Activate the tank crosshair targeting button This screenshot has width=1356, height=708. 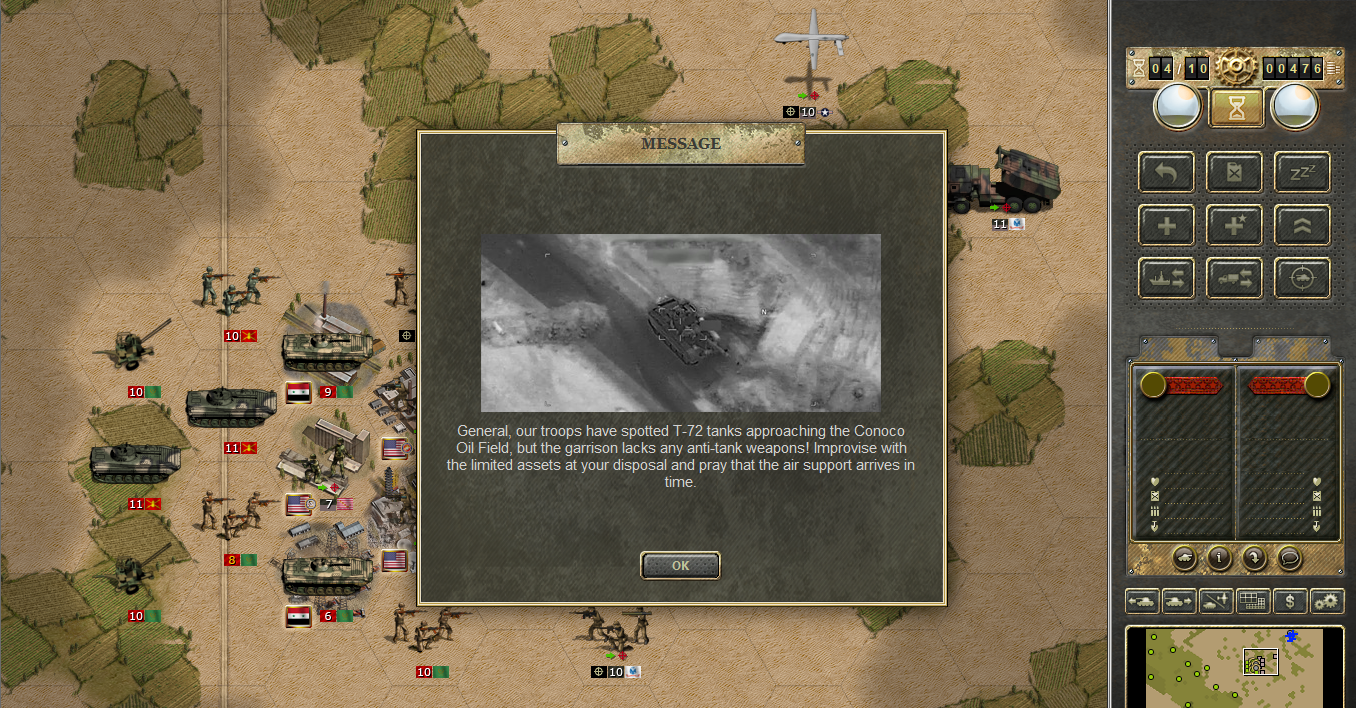click(x=1301, y=279)
